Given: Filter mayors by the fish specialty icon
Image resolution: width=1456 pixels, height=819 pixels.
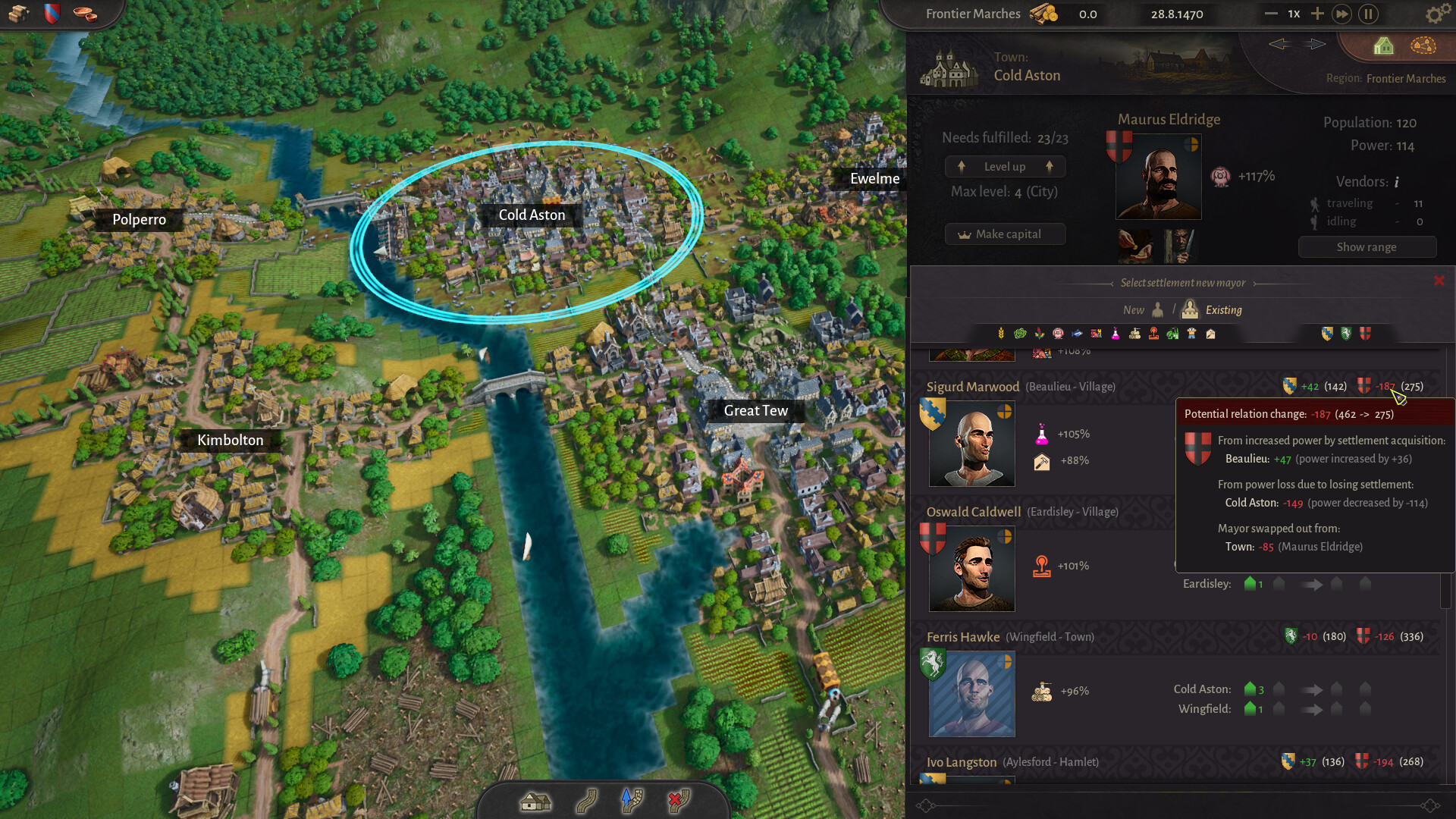Looking at the screenshot, I should [x=1077, y=334].
